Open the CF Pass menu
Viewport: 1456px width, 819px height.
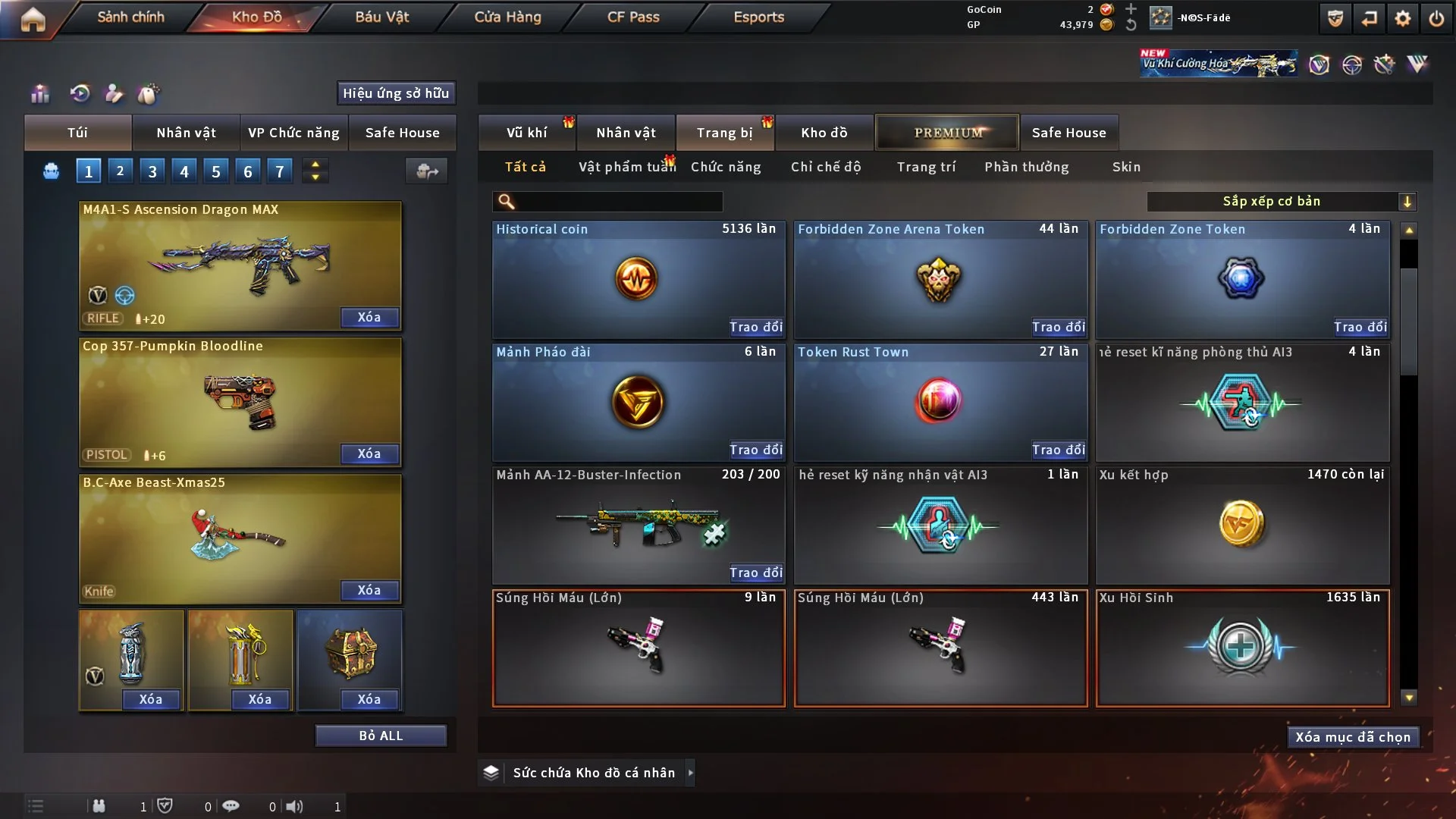tap(633, 17)
